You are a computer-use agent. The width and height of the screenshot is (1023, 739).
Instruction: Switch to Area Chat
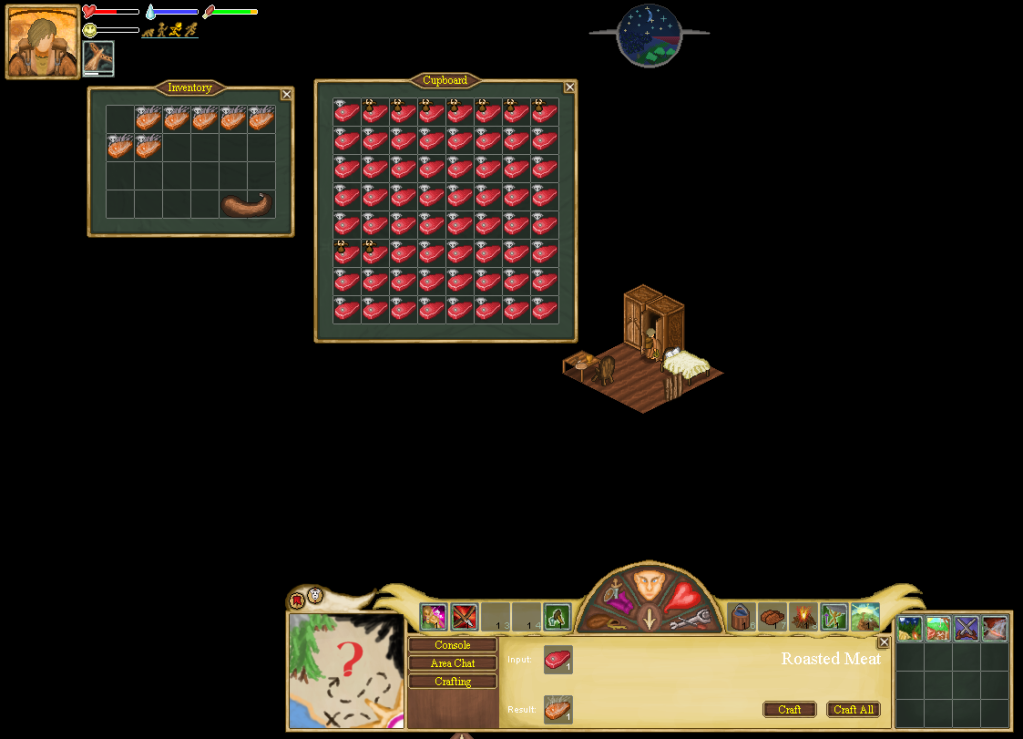click(x=452, y=663)
